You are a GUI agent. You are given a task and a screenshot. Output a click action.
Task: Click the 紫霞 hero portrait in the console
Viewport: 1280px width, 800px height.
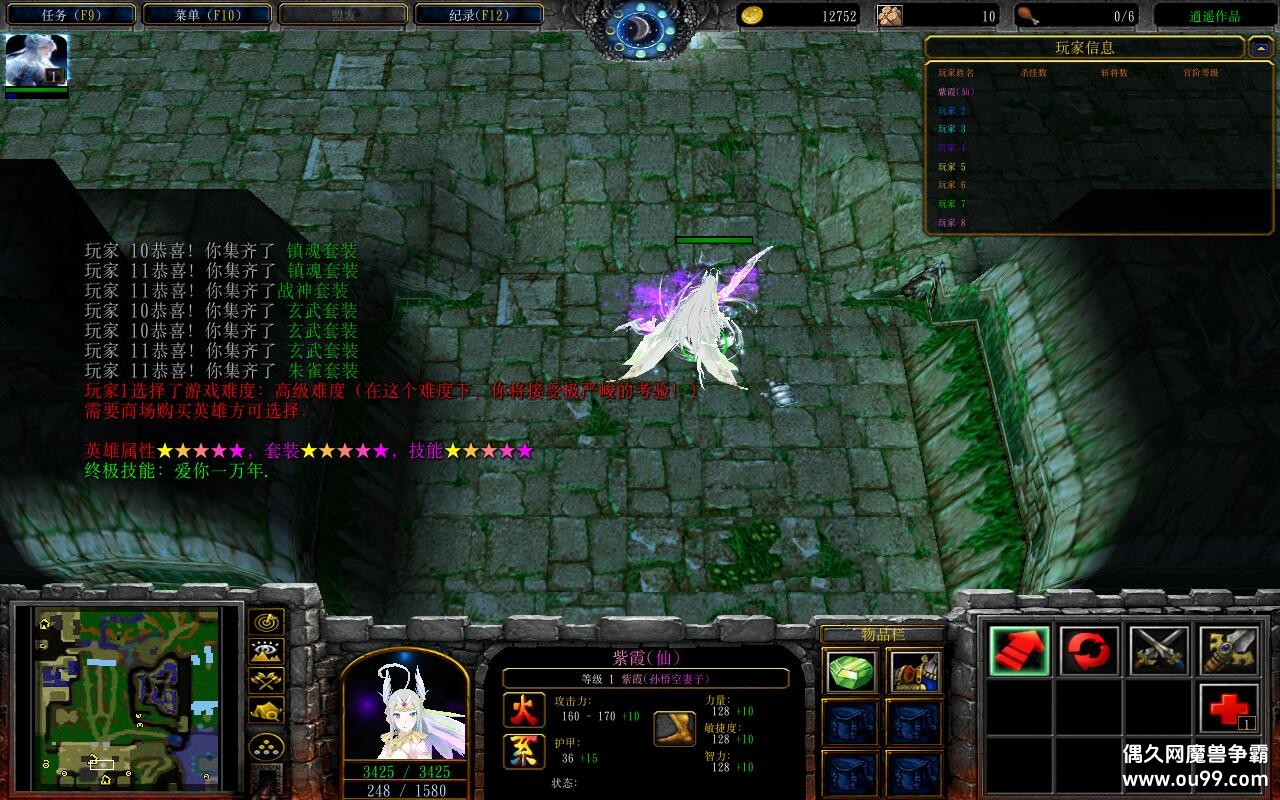406,705
